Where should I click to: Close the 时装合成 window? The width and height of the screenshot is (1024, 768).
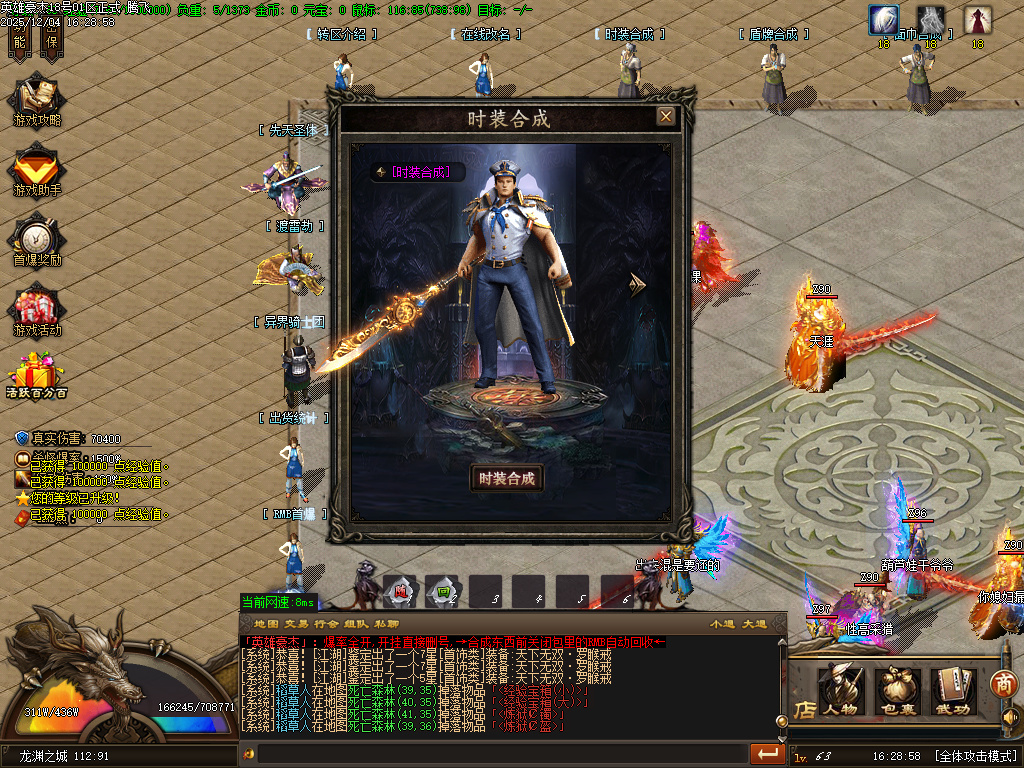(666, 116)
